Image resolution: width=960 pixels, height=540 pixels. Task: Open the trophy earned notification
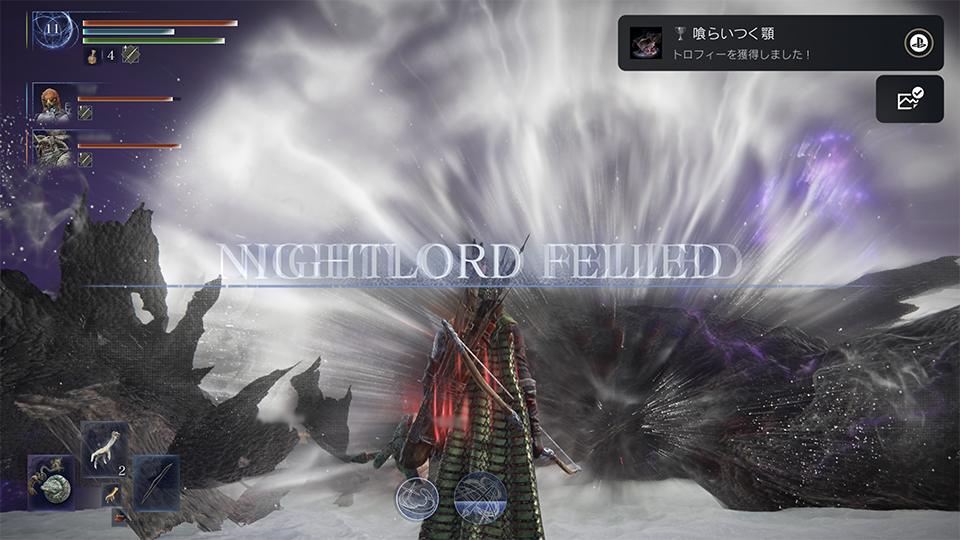pyautogui.click(x=760, y=43)
